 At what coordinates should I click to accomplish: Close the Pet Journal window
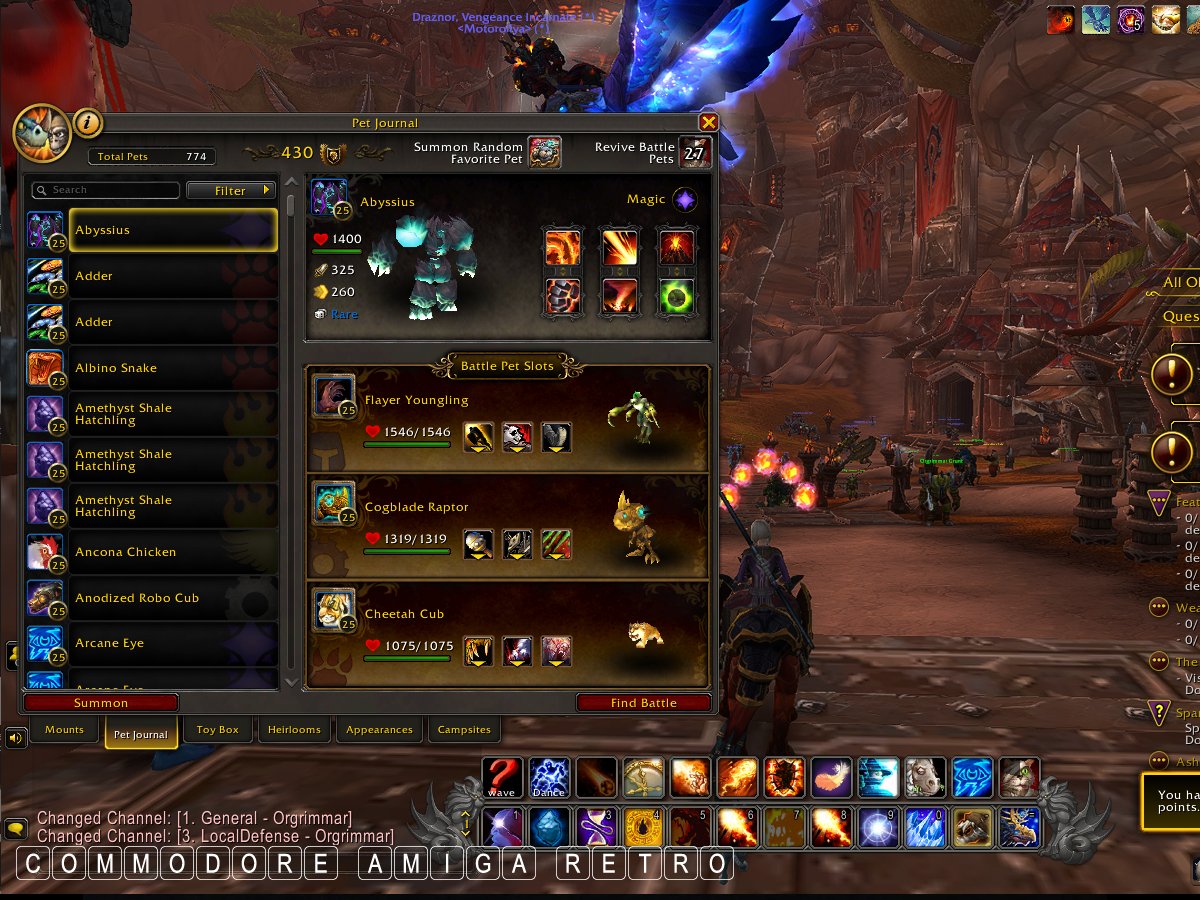click(708, 122)
